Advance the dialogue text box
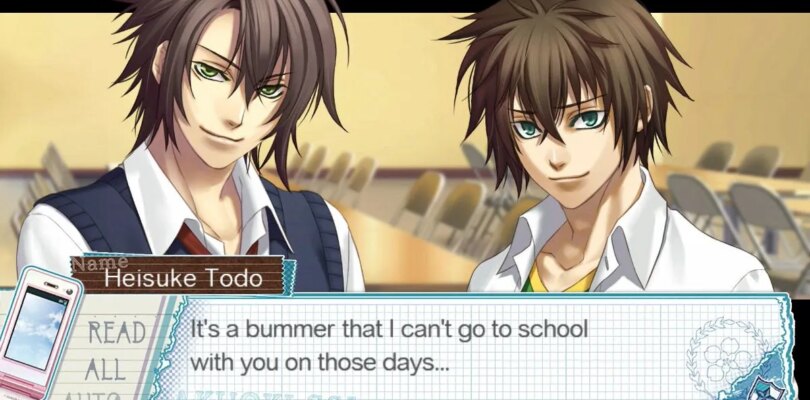Viewport: 810px width, 400px height. pyautogui.click(x=450, y=343)
